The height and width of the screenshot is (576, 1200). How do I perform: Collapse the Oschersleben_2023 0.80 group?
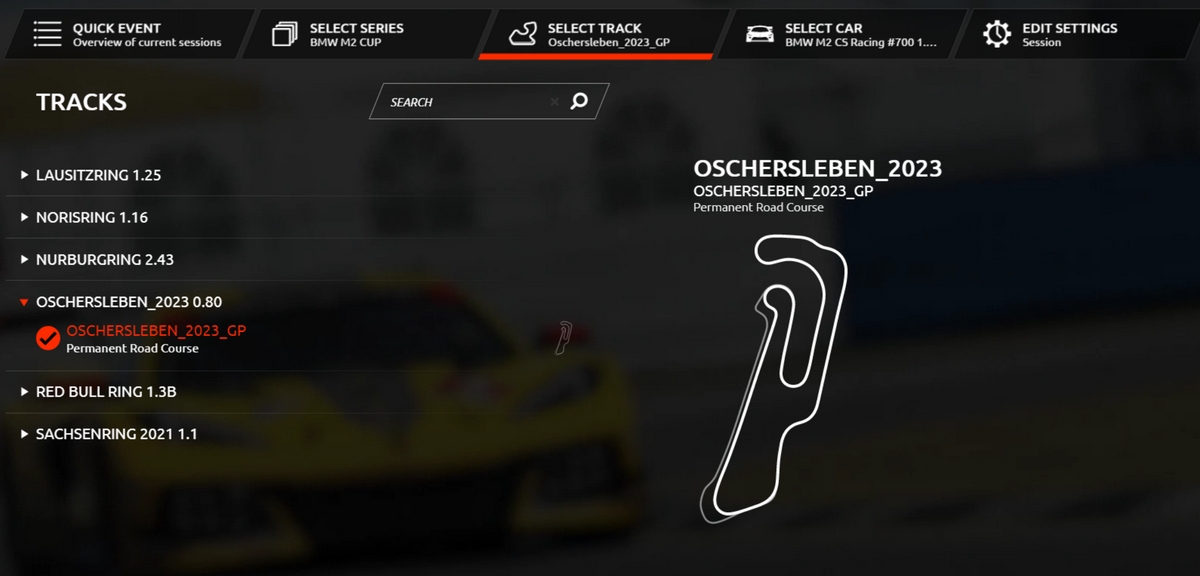pyautogui.click(x=128, y=301)
